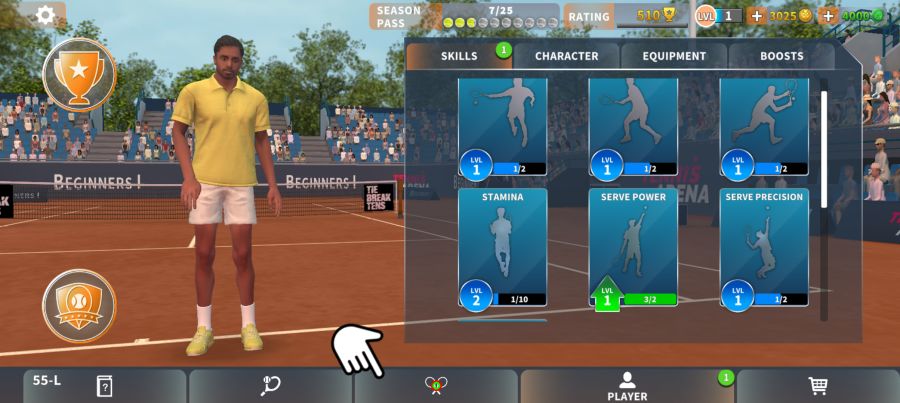Open the card deck menu in the bottom bar
900x403 pixels.
104,386
